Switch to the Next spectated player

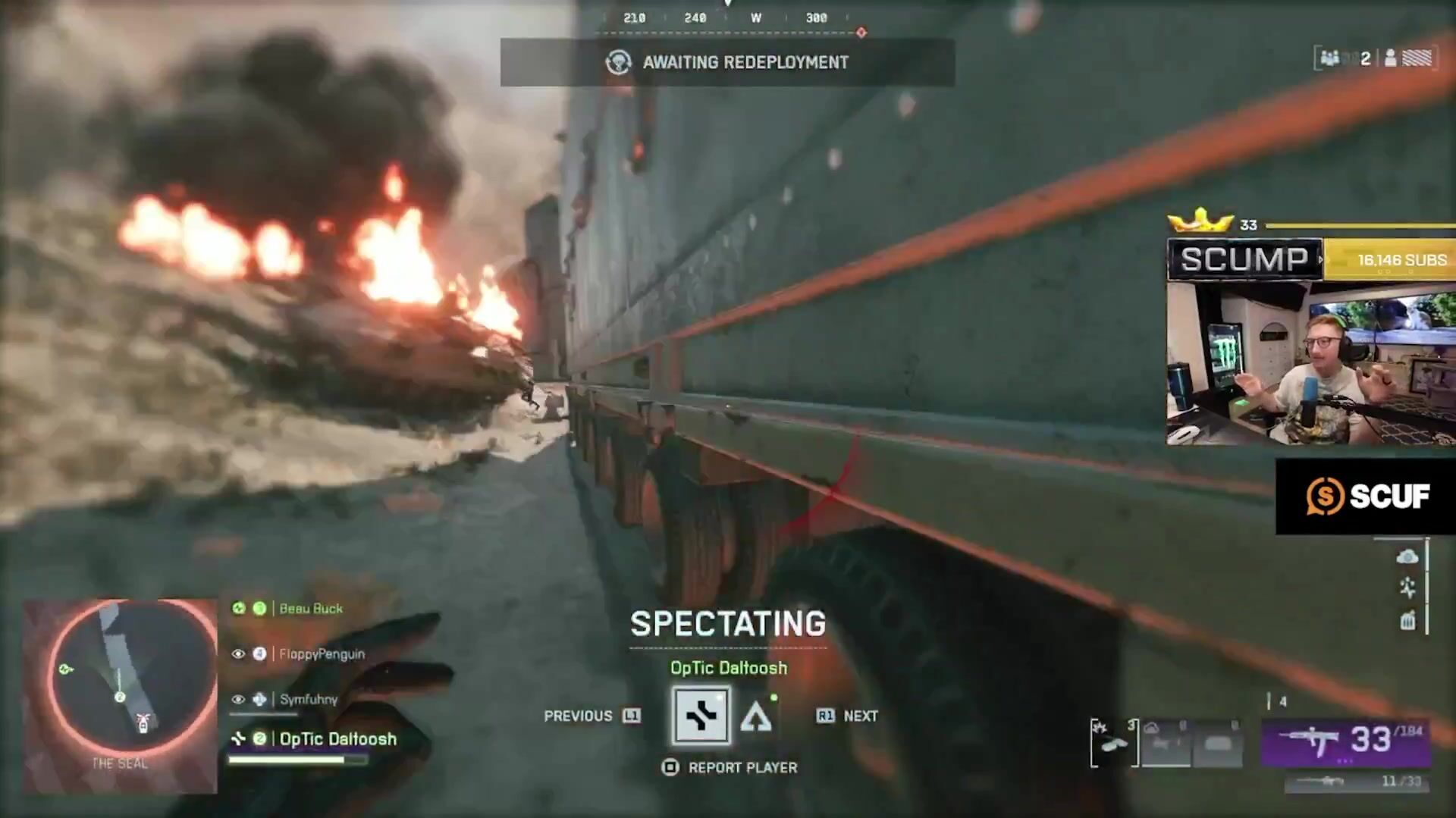[846, 716]
